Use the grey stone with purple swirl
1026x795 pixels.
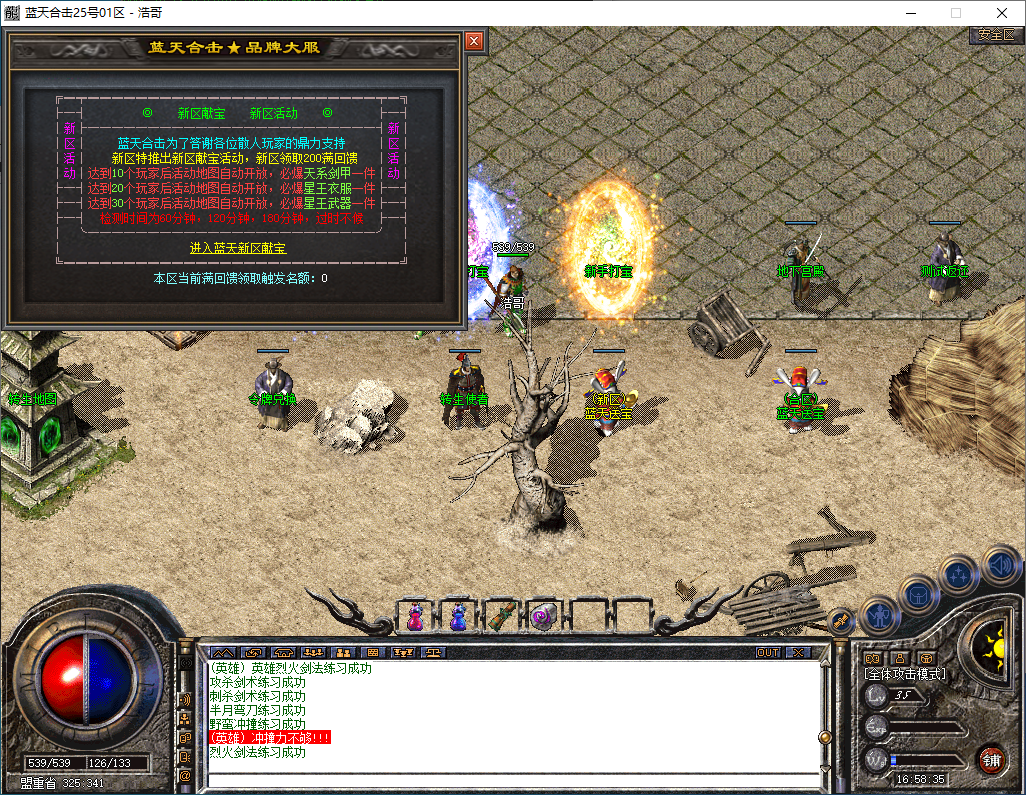point(542,618)
